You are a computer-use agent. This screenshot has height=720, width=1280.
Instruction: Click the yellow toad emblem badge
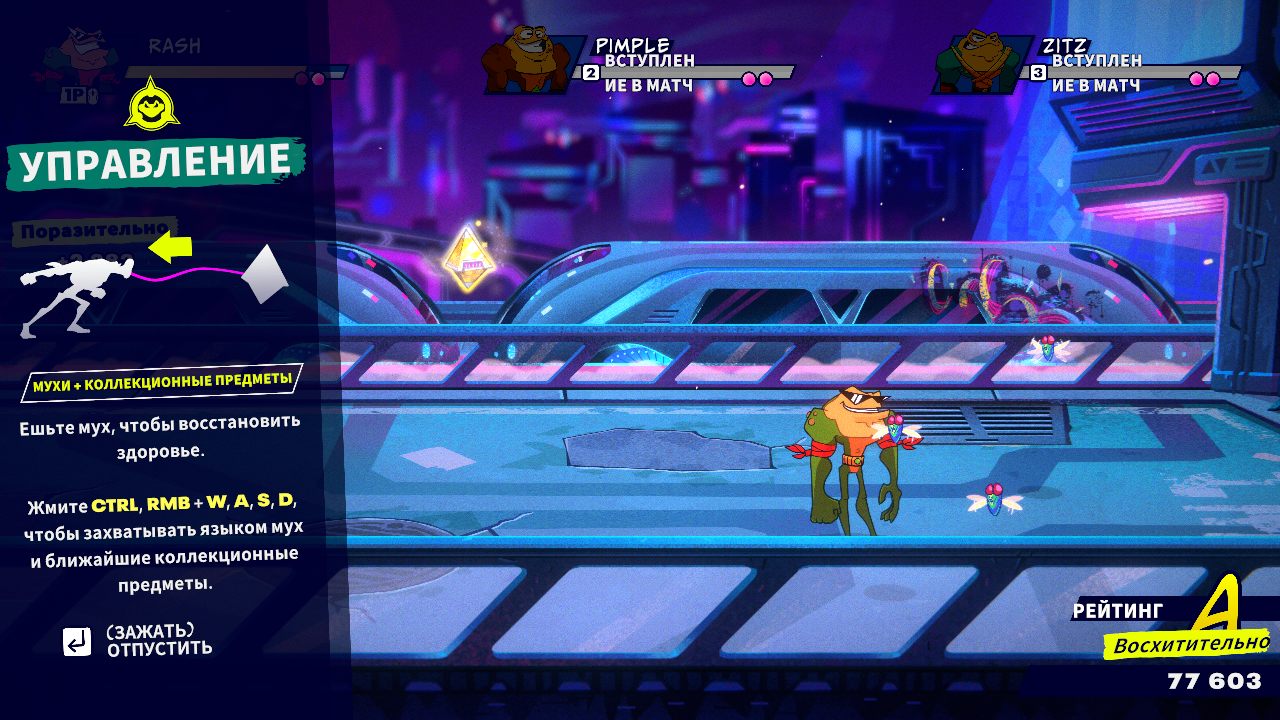151,103
